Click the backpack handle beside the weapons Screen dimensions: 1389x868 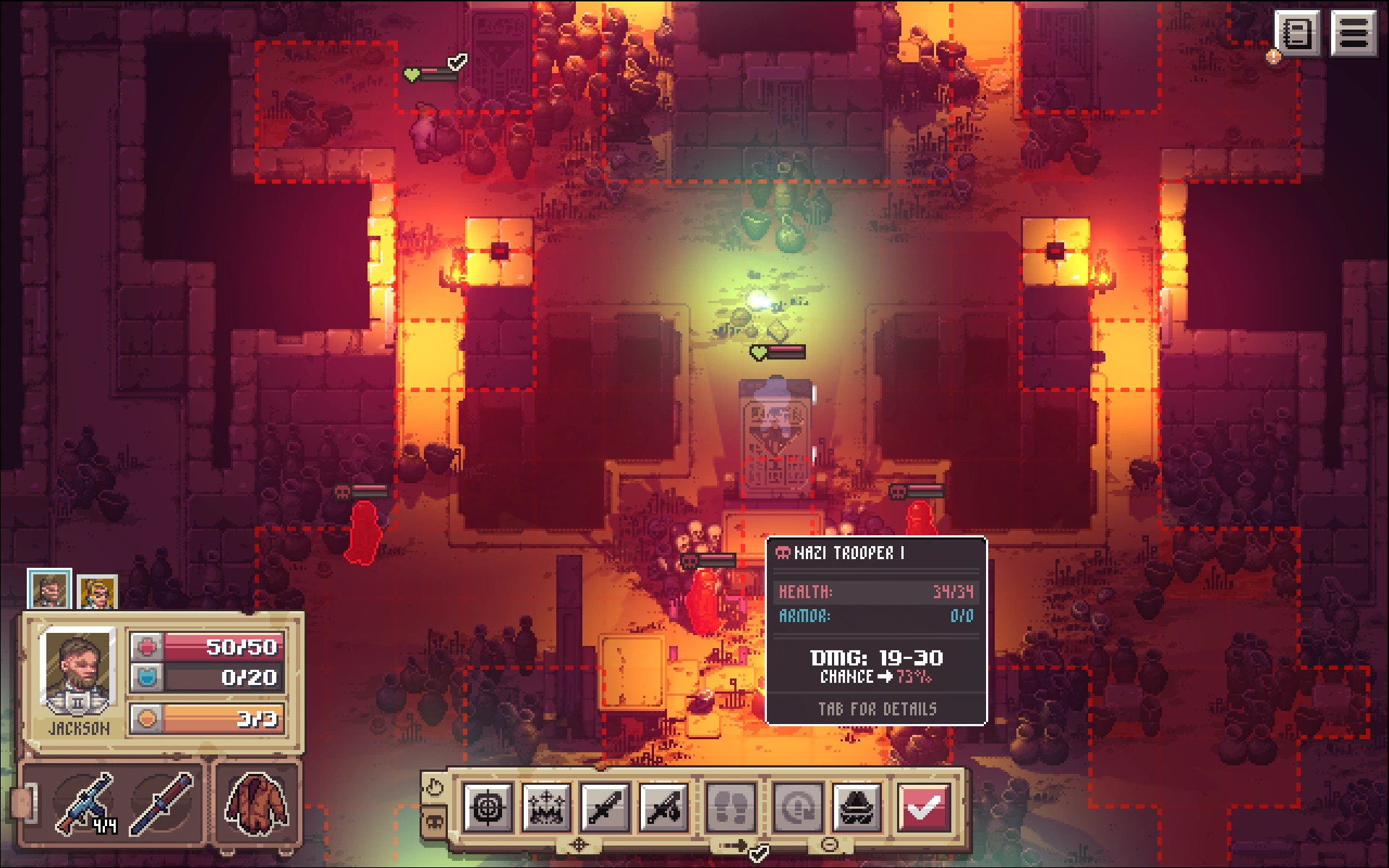[x=22, y=804]
